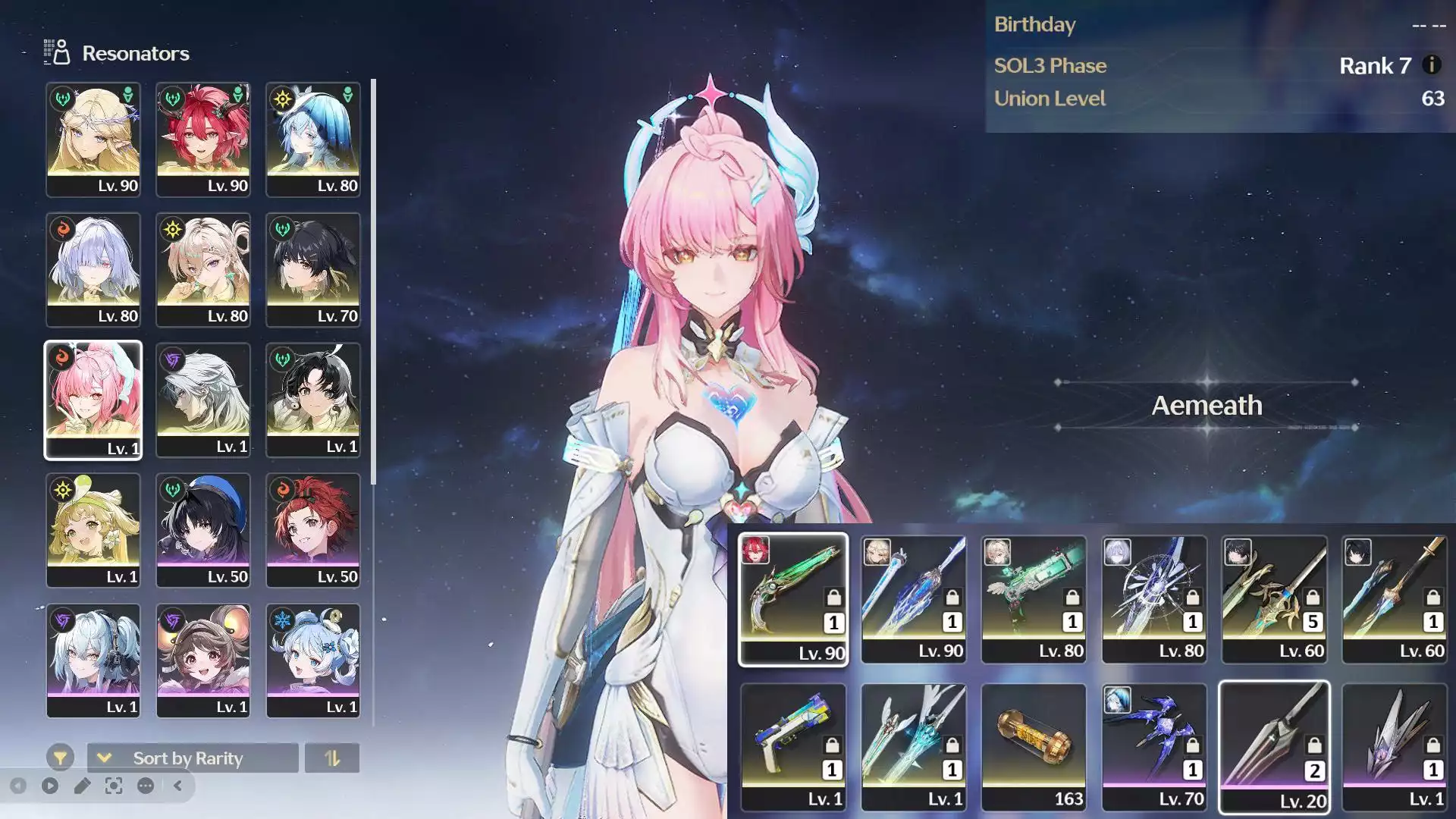This screenshot has width=1456, height=819.
Task: Pick the blue-hooded resonator at Lv. 80
Action: [x=313, y=140]
